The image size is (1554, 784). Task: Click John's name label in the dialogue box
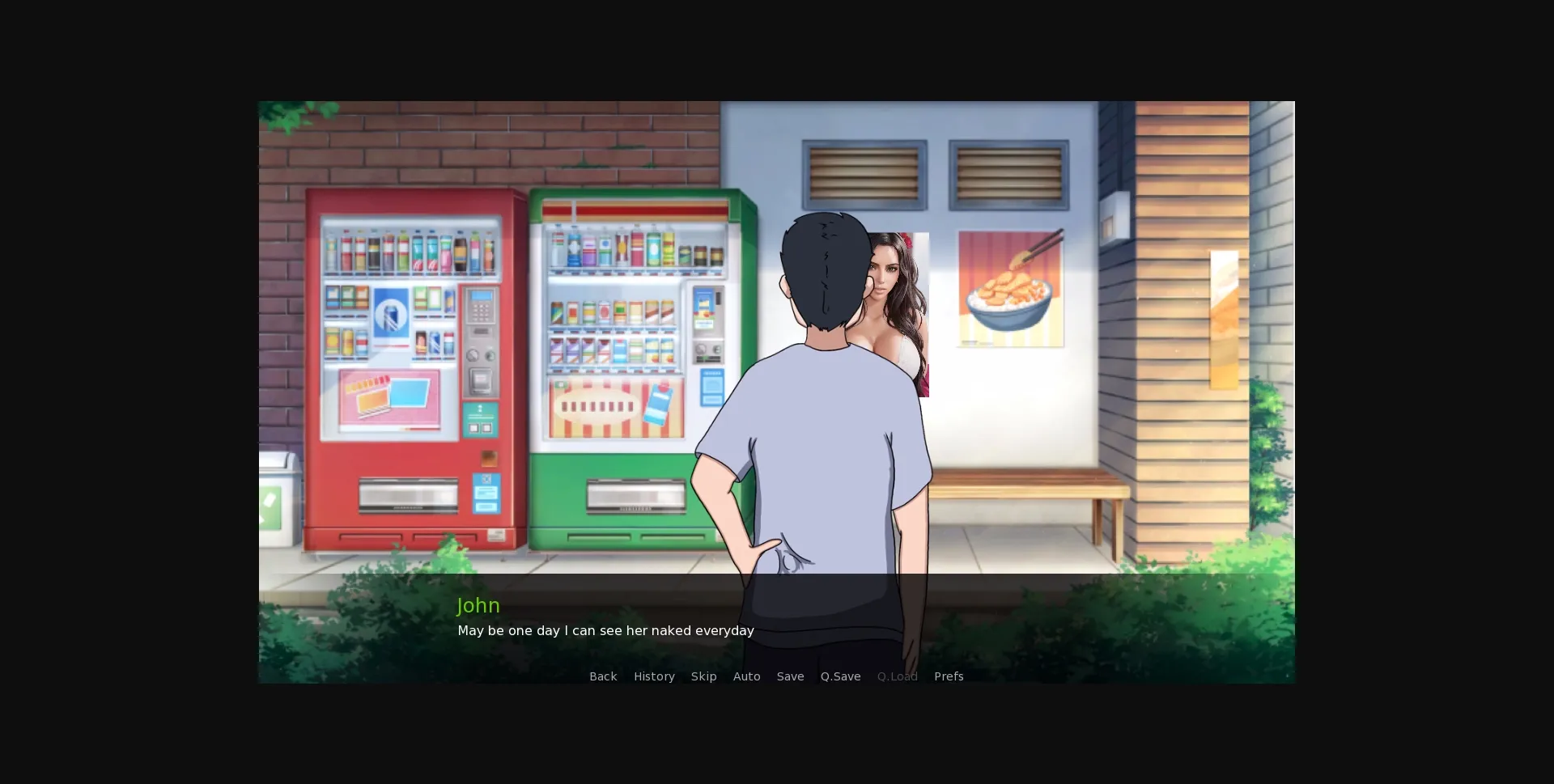[x=478, y=604]
